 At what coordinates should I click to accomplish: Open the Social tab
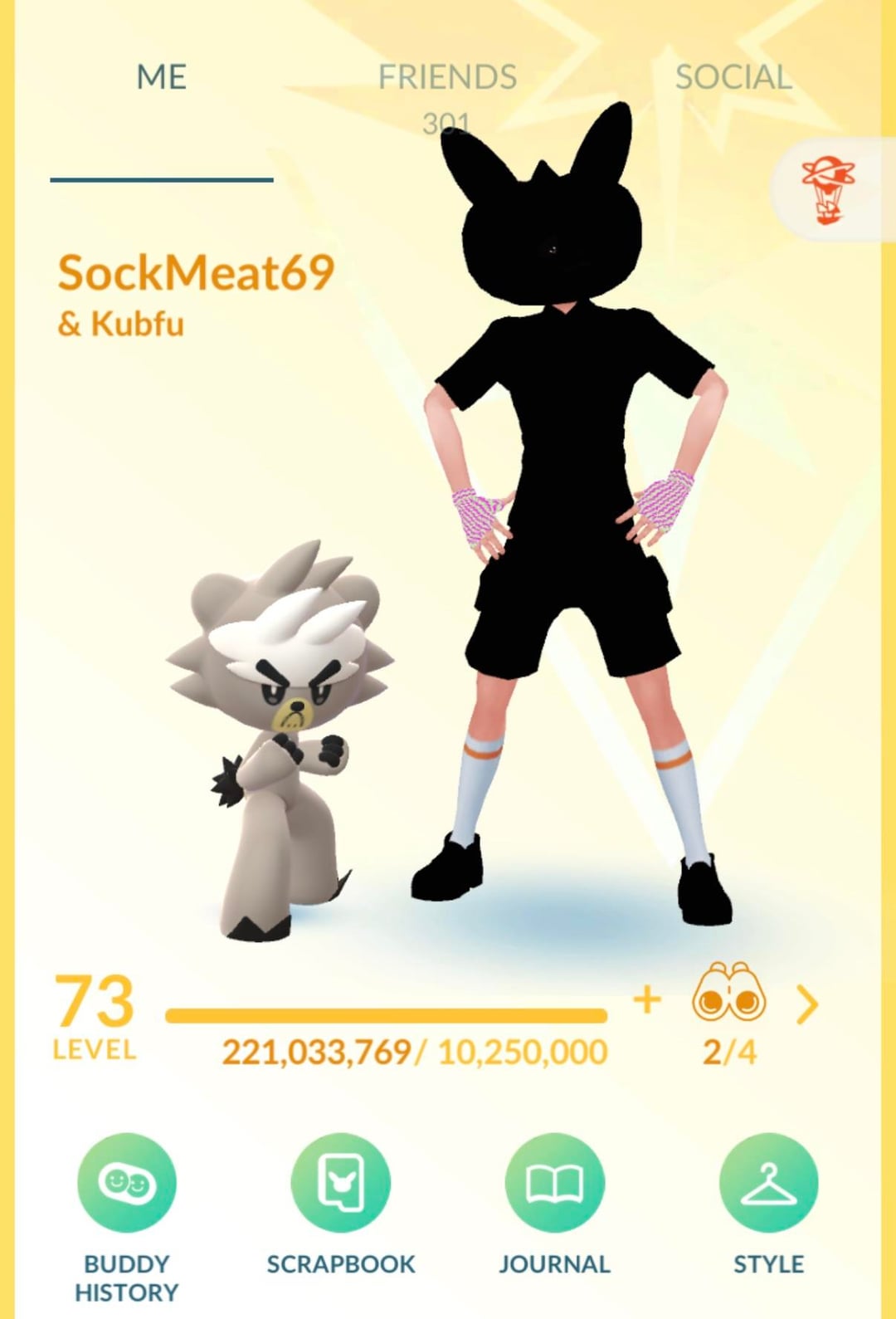point(733,78)
